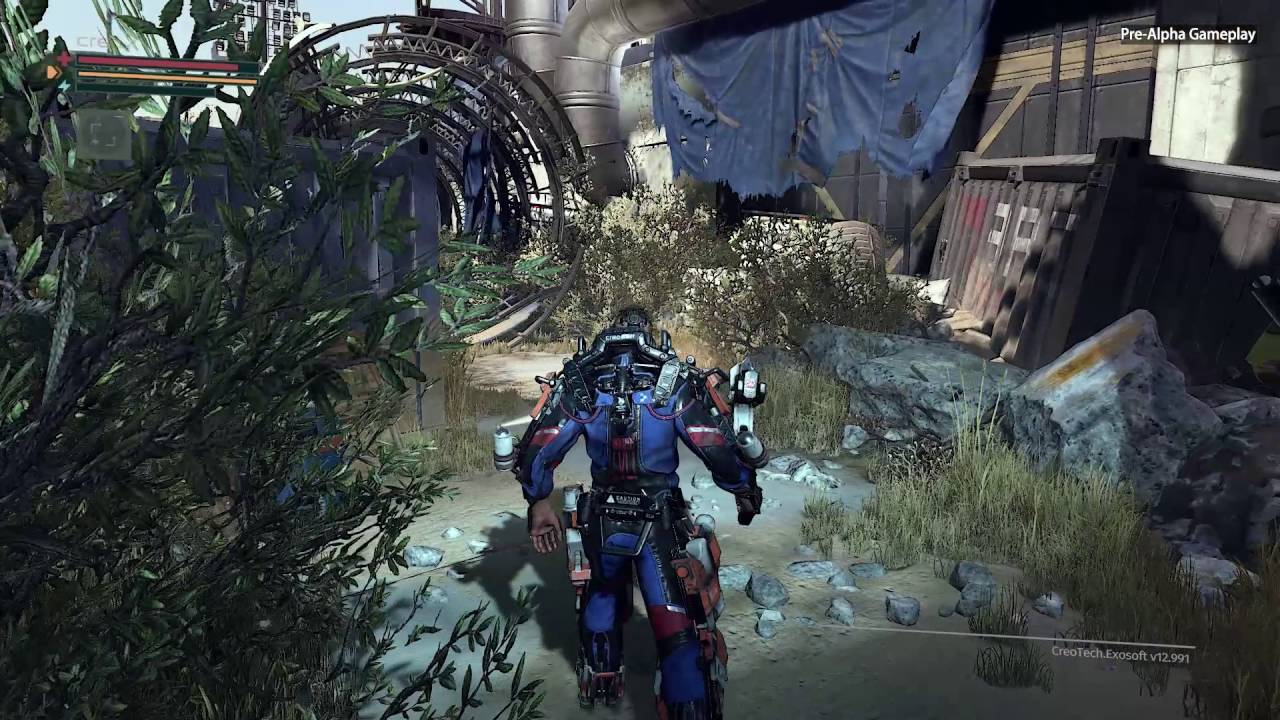Select the orange arrow stamina icon

pos(55,72)
